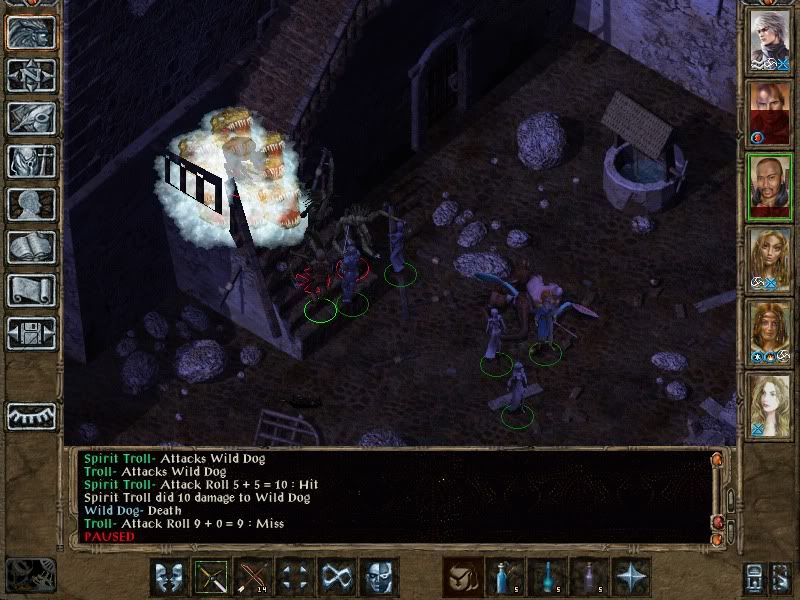Equip the sword weapon quick slot

pyautogui.click(x=211, y=577)
